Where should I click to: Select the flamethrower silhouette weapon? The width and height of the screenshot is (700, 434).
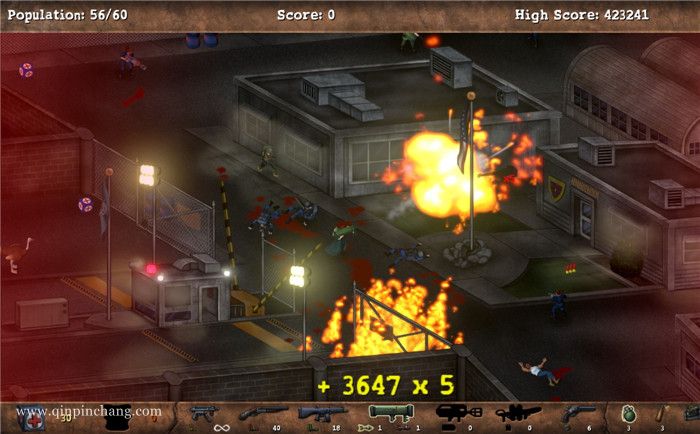click(x=457, y=412)
